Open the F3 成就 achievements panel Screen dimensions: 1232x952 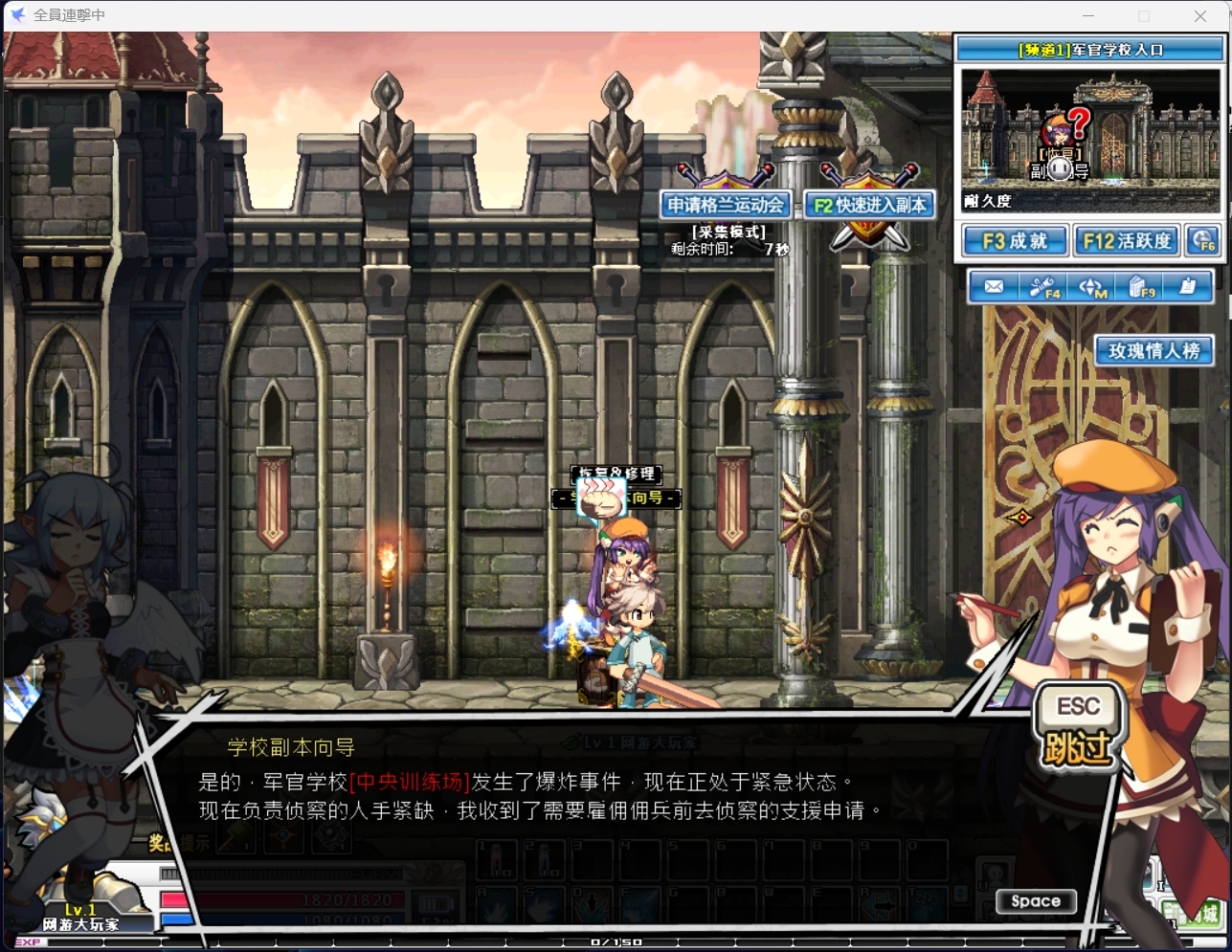point(1015,241)
